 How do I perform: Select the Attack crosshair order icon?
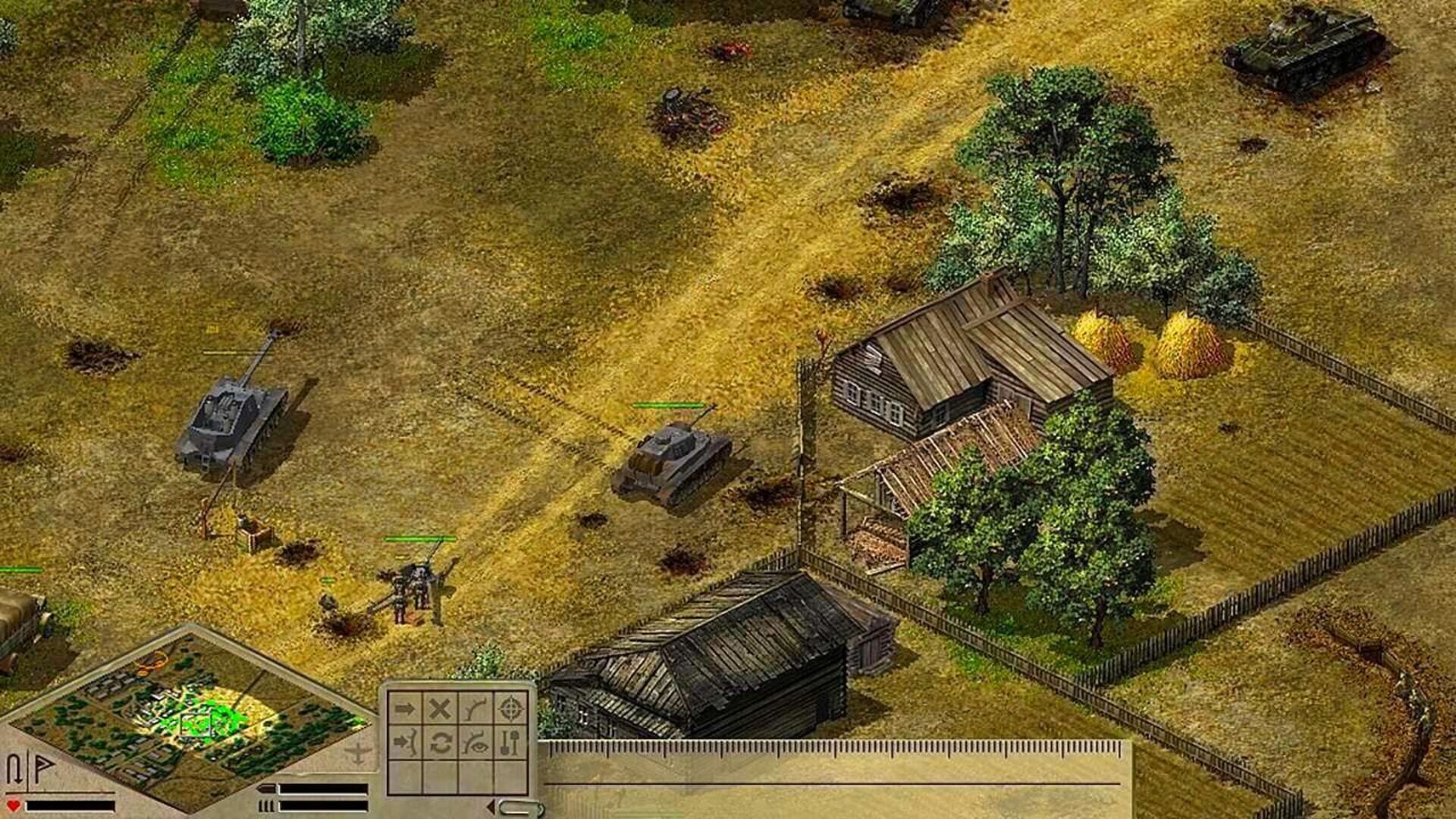pyautogui.click(x=510, y=709)
